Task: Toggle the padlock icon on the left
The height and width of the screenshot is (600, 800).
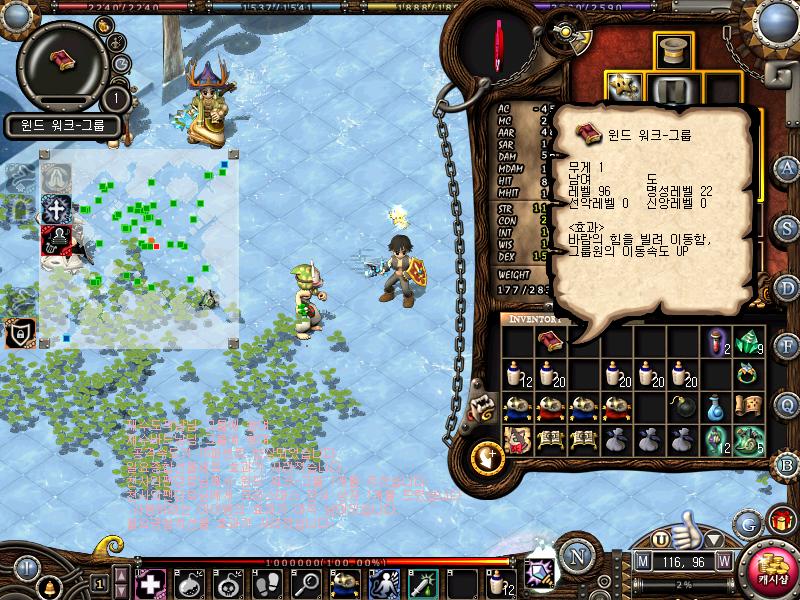Action: coord(18,332)
